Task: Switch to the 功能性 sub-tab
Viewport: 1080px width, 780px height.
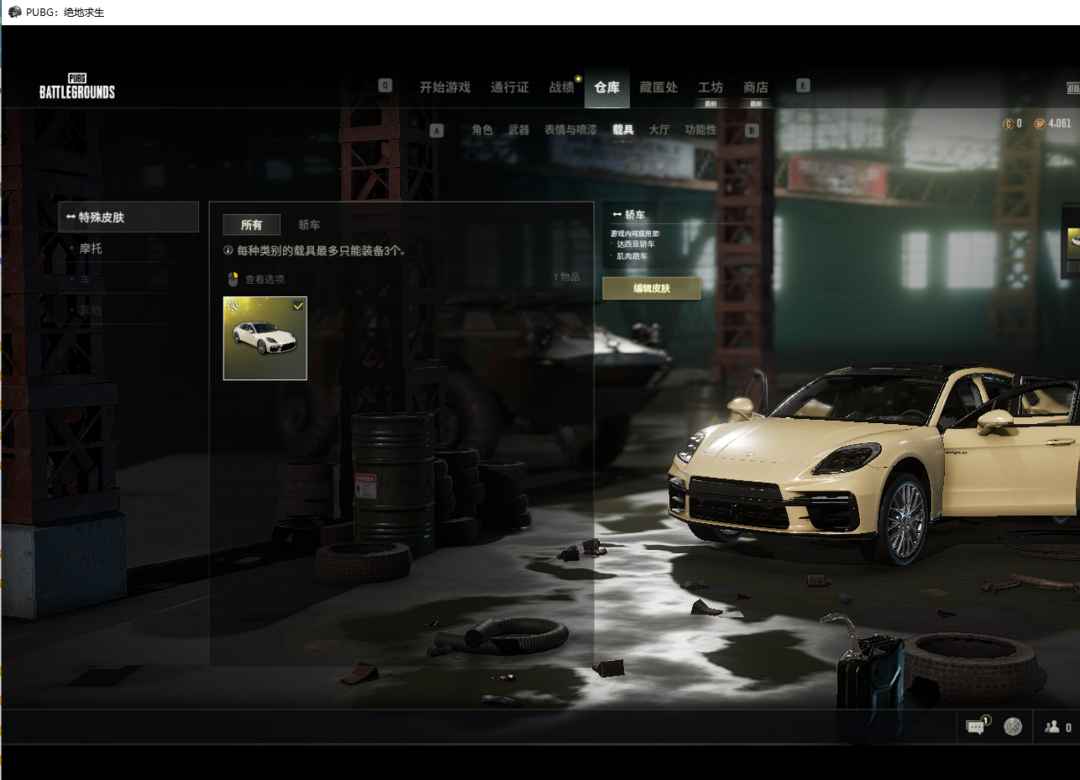Action: [700, 130]
